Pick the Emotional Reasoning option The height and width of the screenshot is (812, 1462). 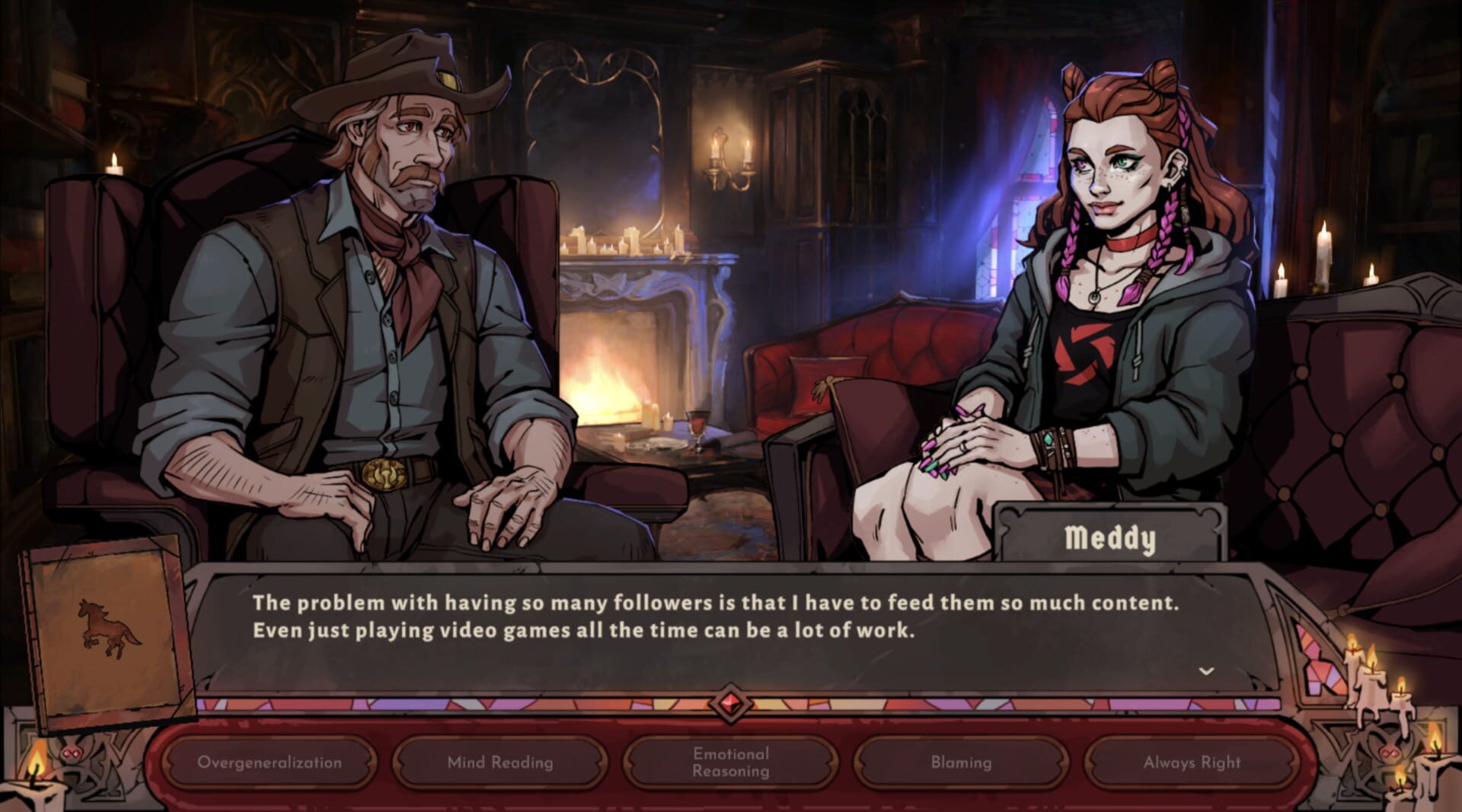(x=729, y=761)
